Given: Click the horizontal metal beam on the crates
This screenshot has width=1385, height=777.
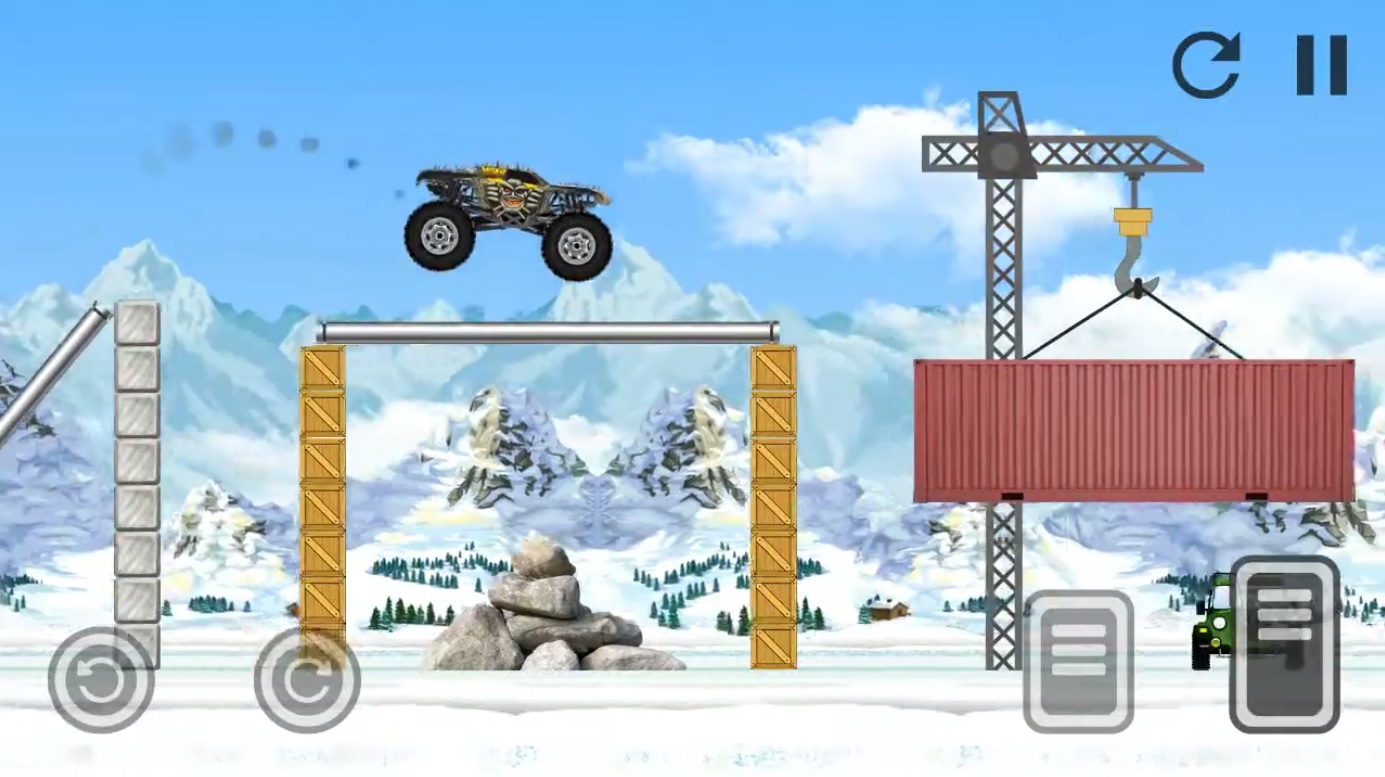Looking at the screenshot, I should [550, 330].
